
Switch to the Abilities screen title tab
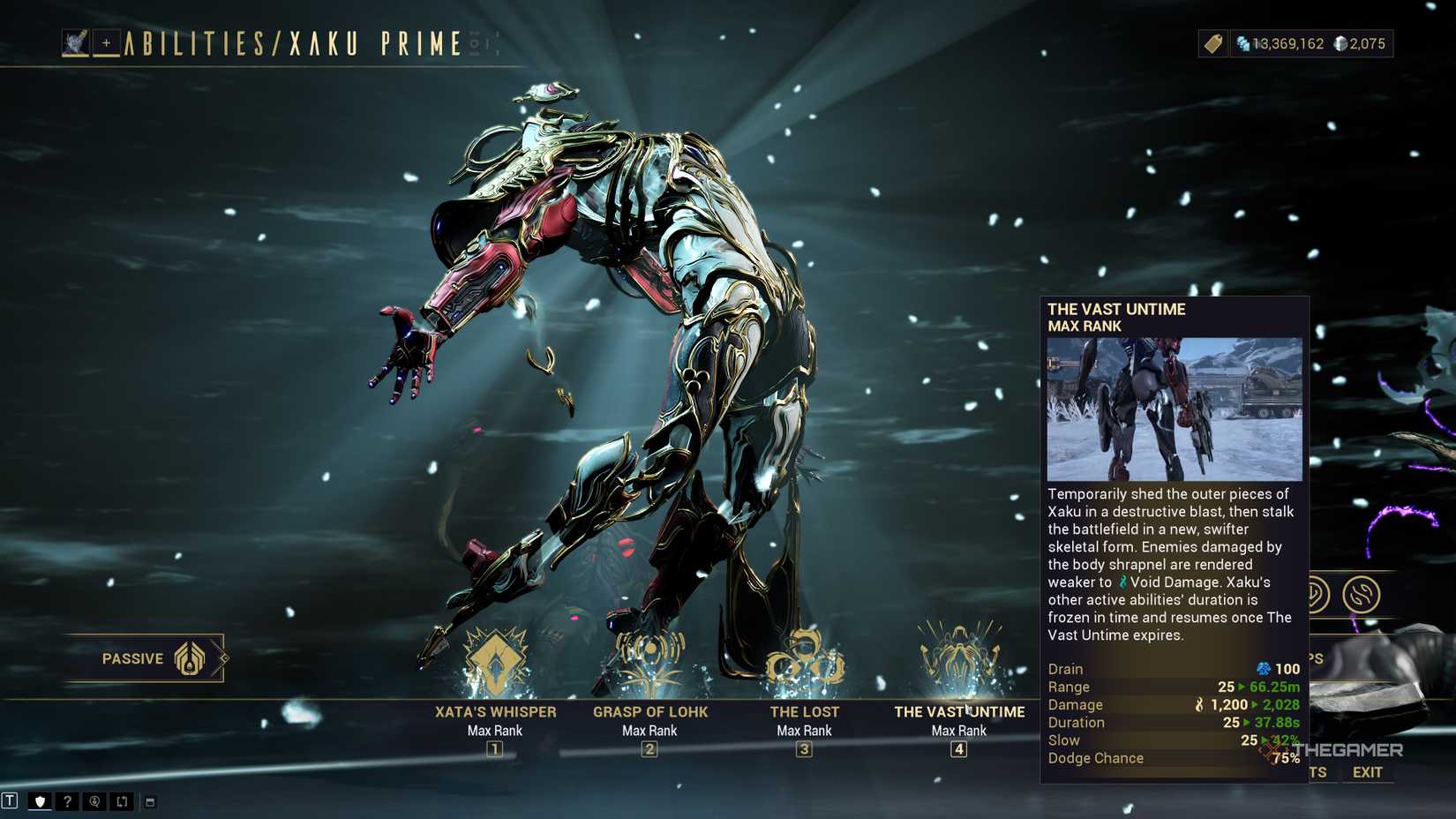point(291,42)
